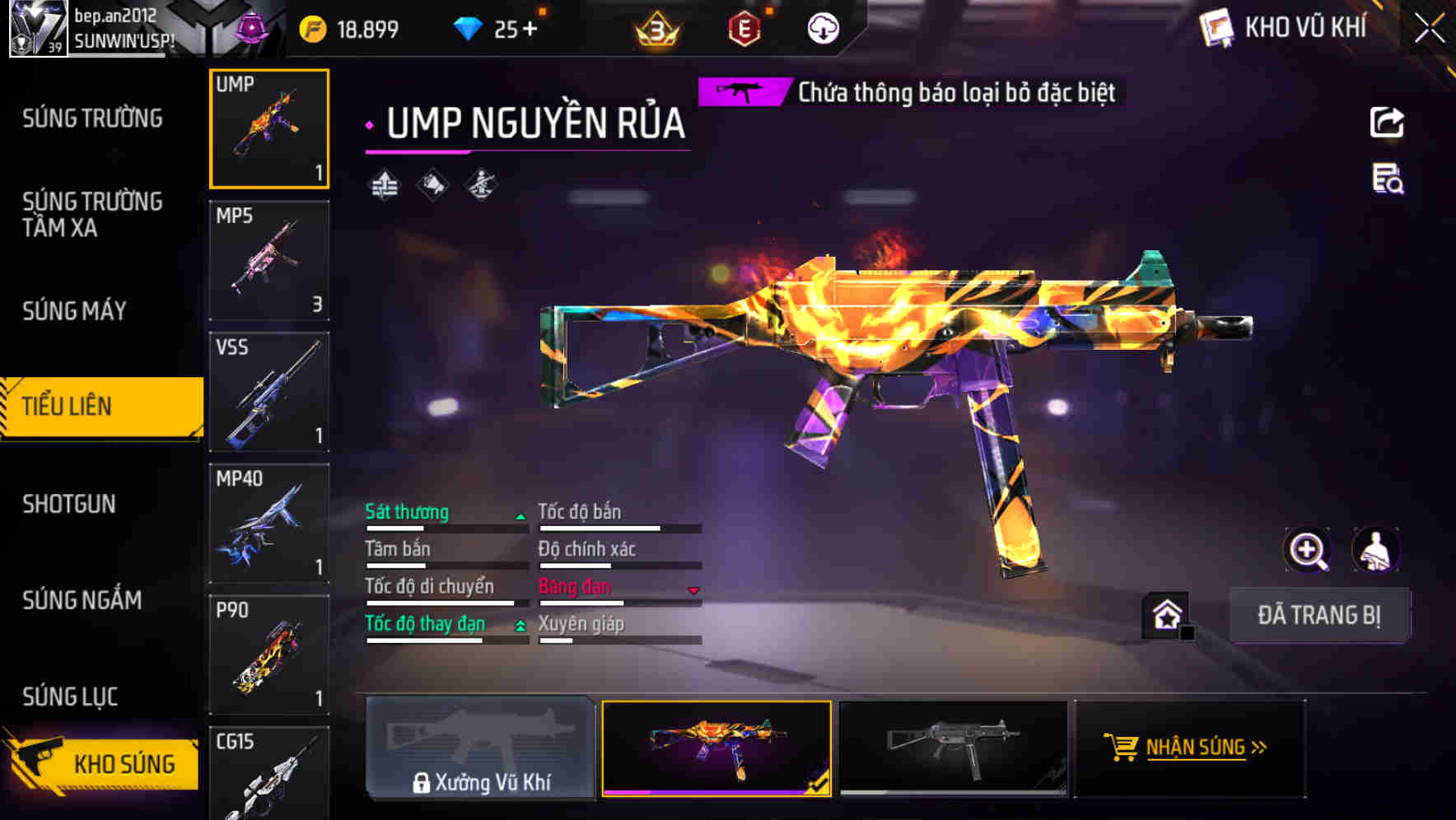Screen dimensions: 1456x820
Task: Choose the Súng Trường Tầm Xa tab
Action: pyautogui.click(x=92, y=214)
